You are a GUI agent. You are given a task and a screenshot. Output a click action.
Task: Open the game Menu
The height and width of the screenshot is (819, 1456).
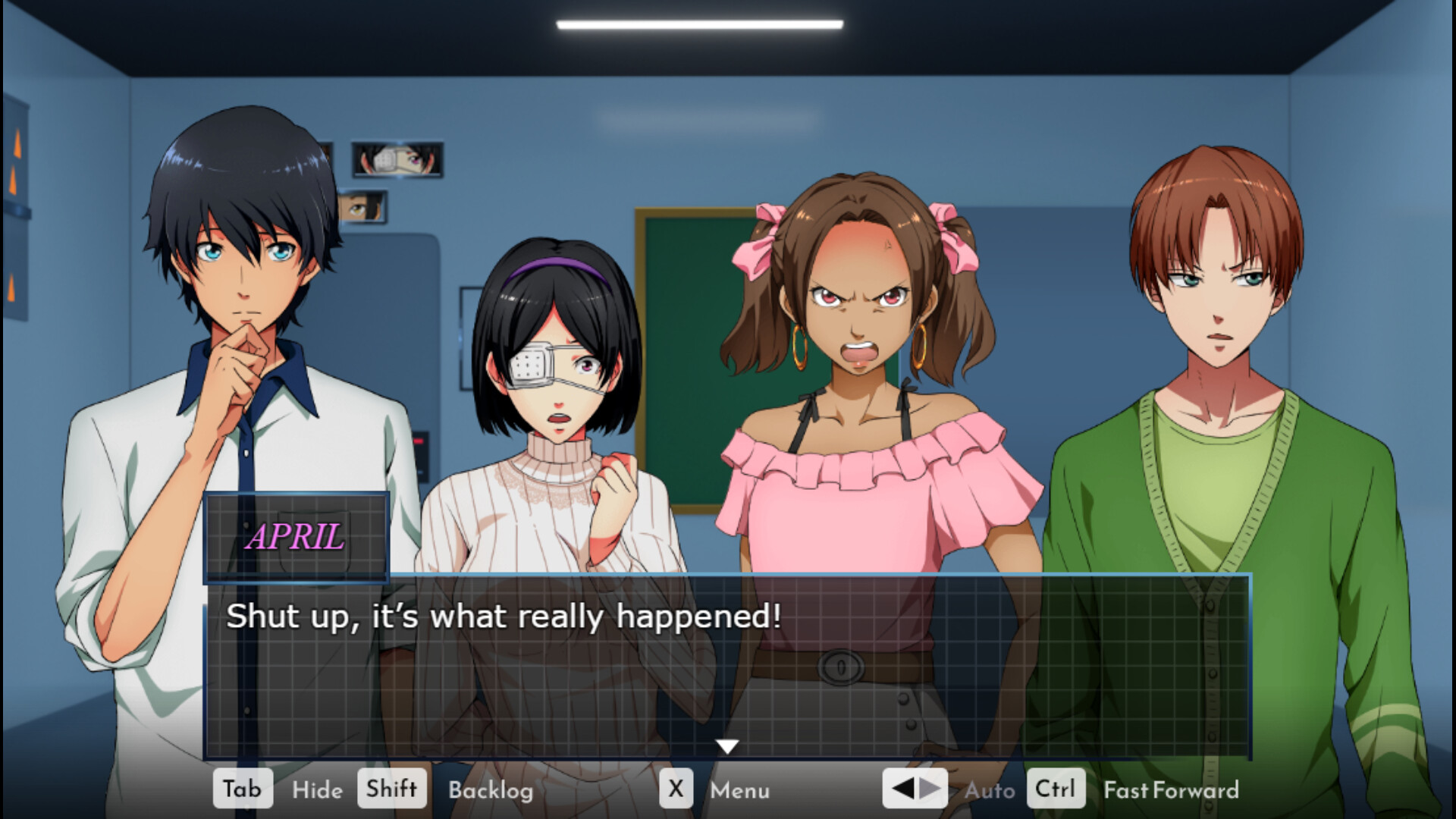tap(739, 792)
